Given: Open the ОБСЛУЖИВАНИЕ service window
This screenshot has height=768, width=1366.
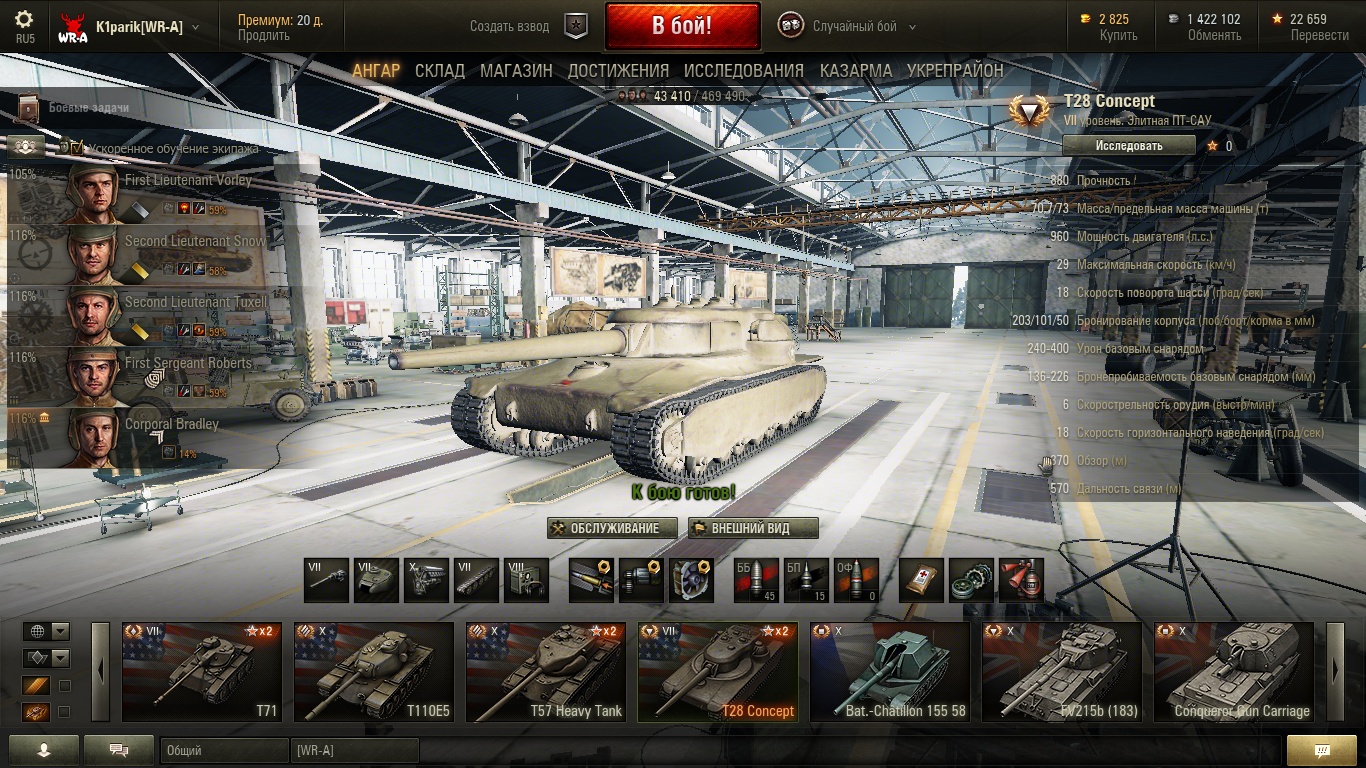Looking at the screenshot, I should coord(612,529).
